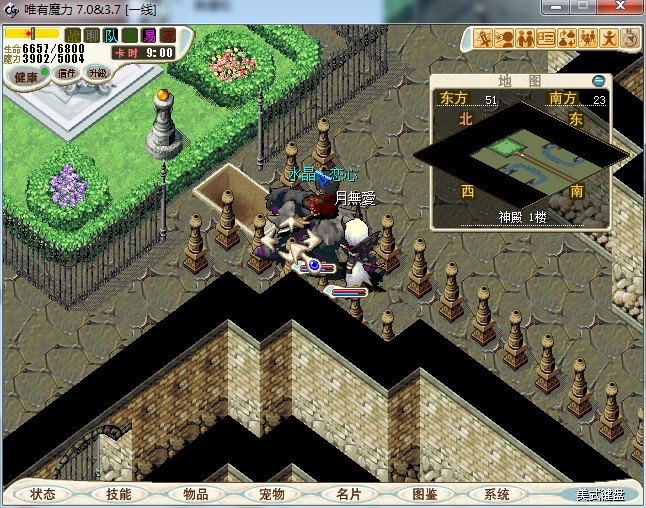Collapse the 地图 map panel with blue button

click(x=598, y=80)
